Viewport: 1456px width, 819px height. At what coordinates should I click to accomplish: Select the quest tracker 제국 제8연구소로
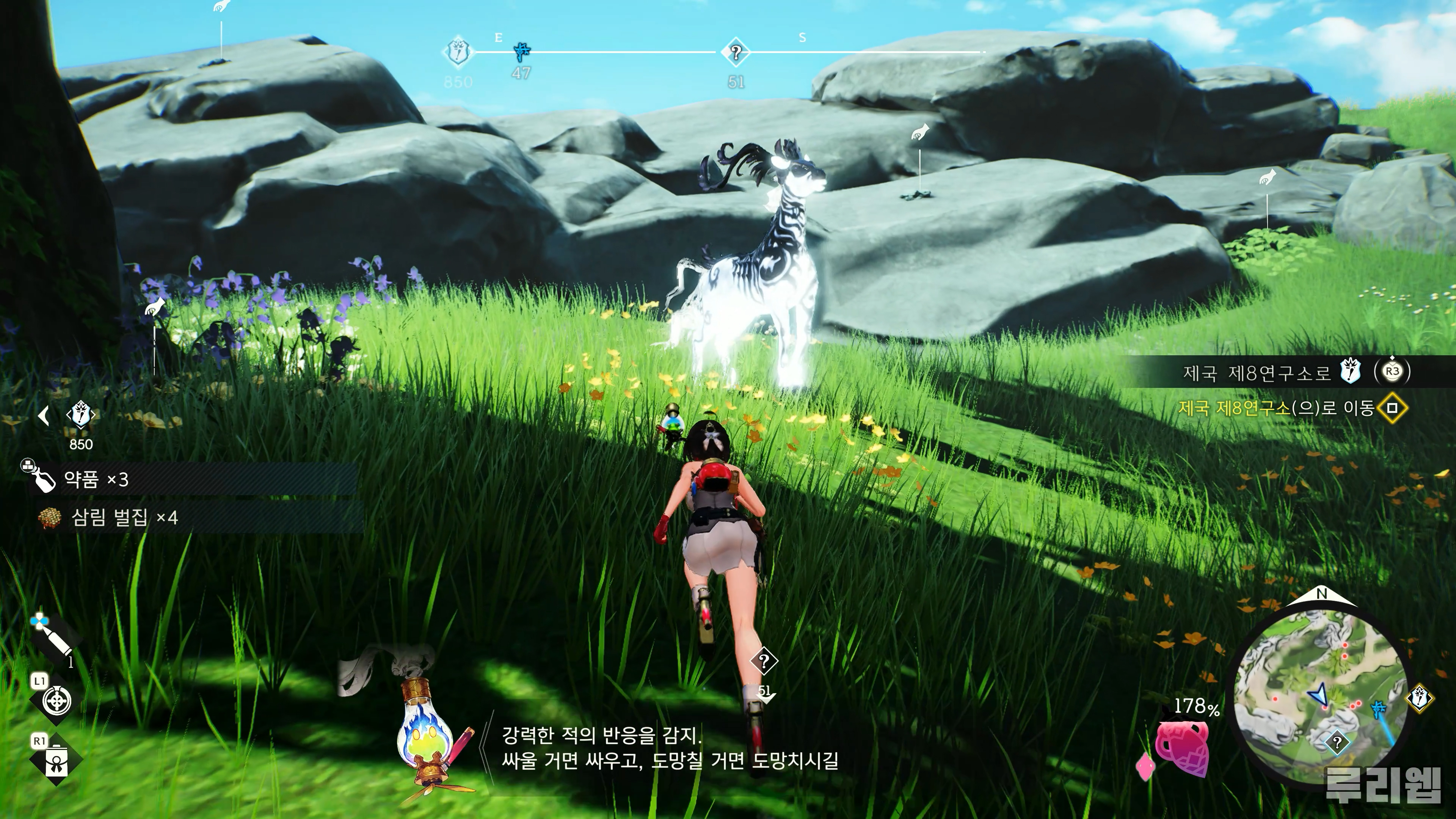click(1257, 372)
